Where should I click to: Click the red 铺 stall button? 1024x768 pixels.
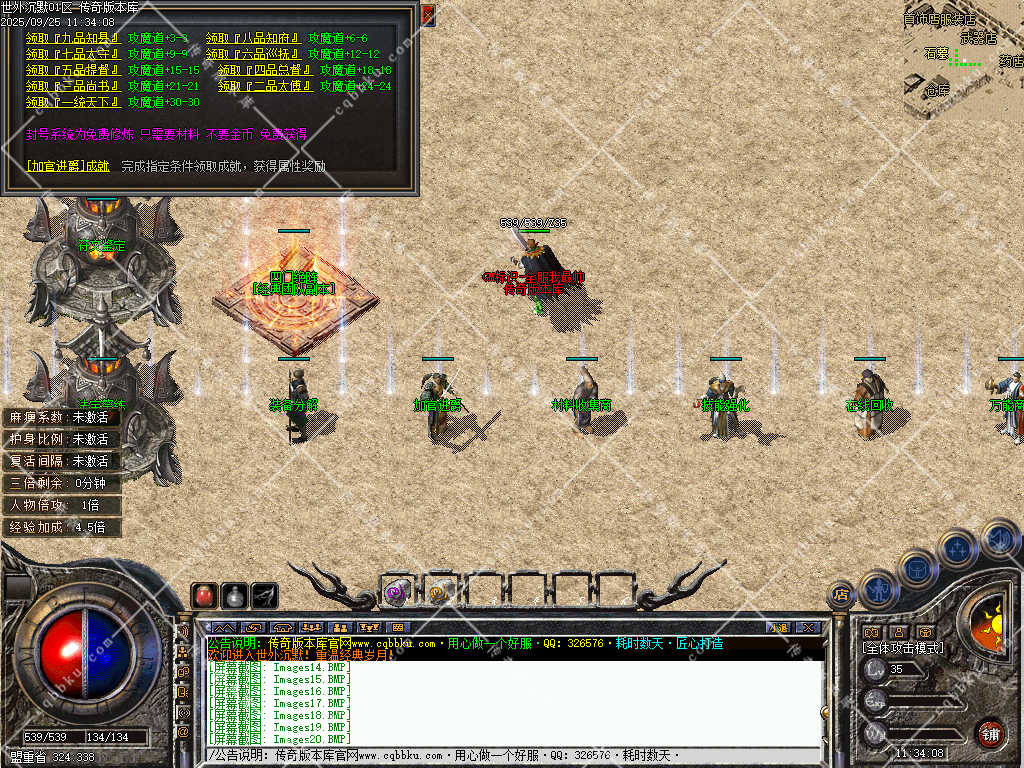990,733
